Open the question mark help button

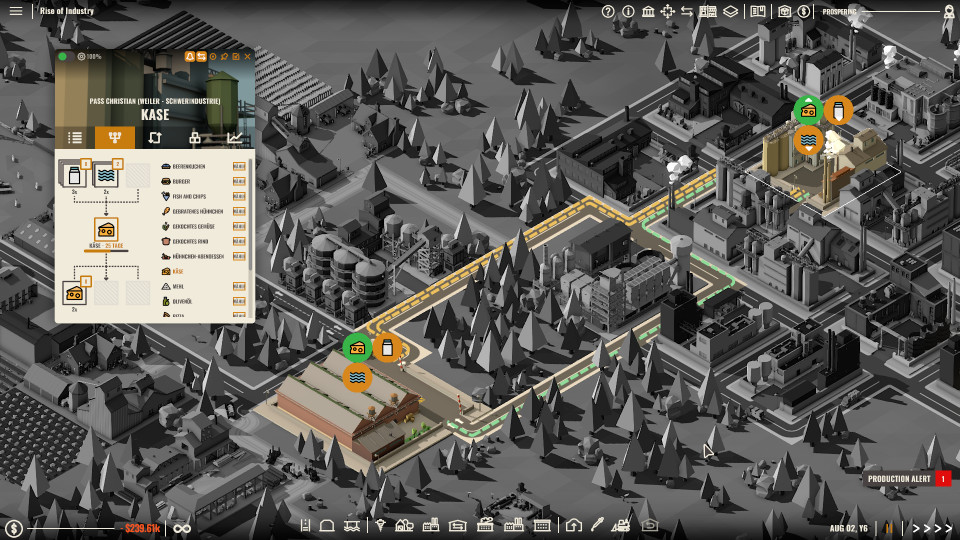click(608, 11)
